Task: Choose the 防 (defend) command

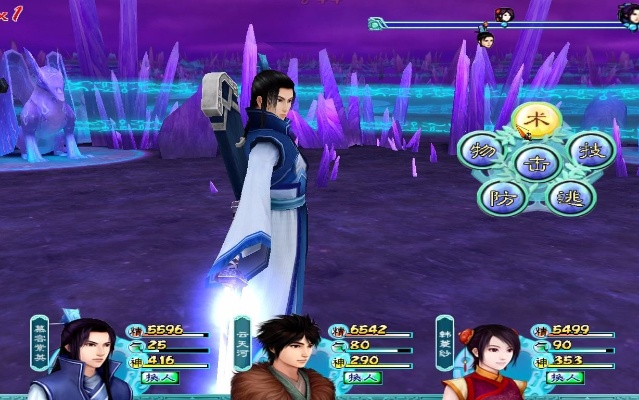Action: tap(500, 196)
